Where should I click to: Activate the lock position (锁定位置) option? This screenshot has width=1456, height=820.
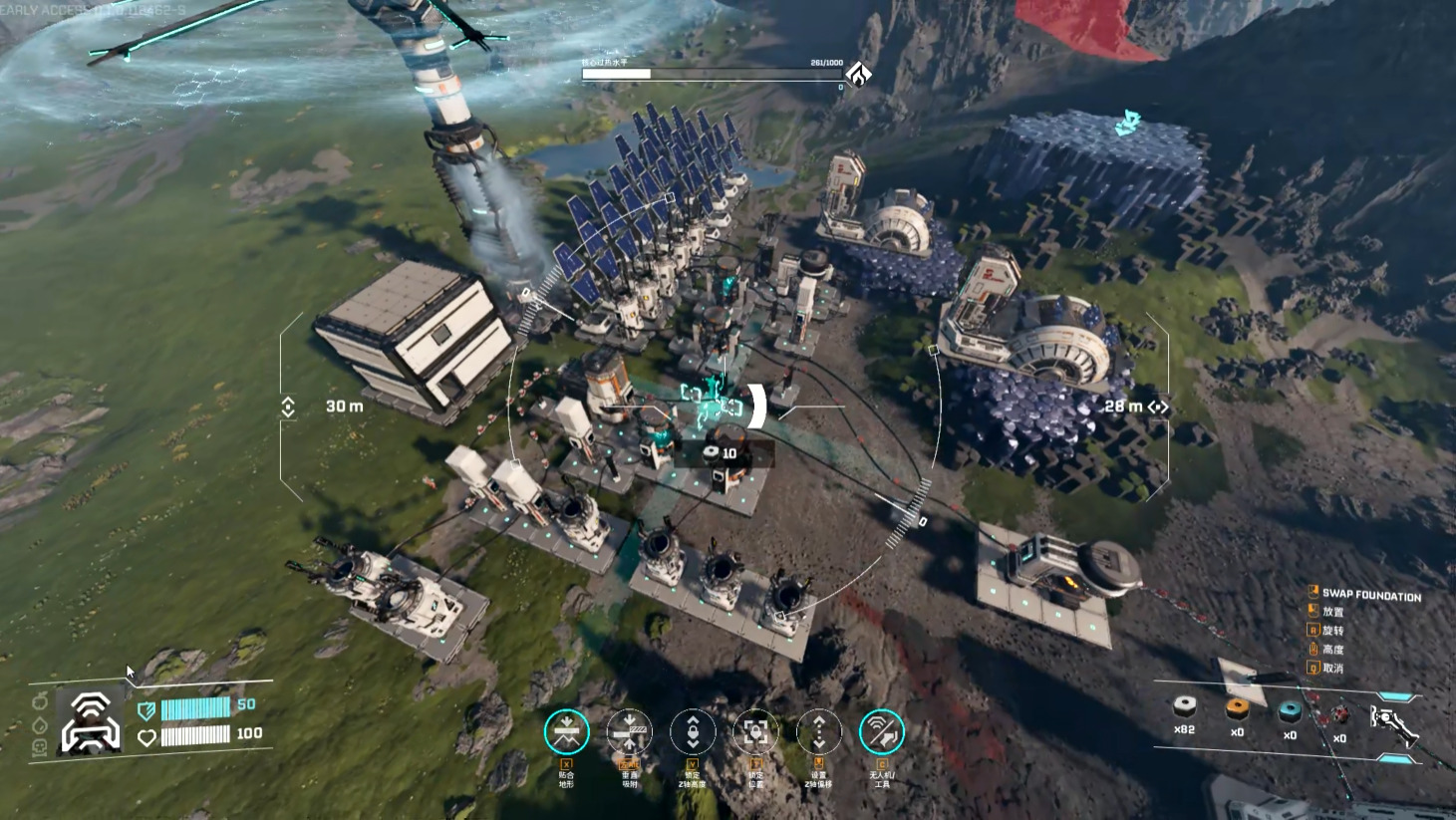coord(755,732)
